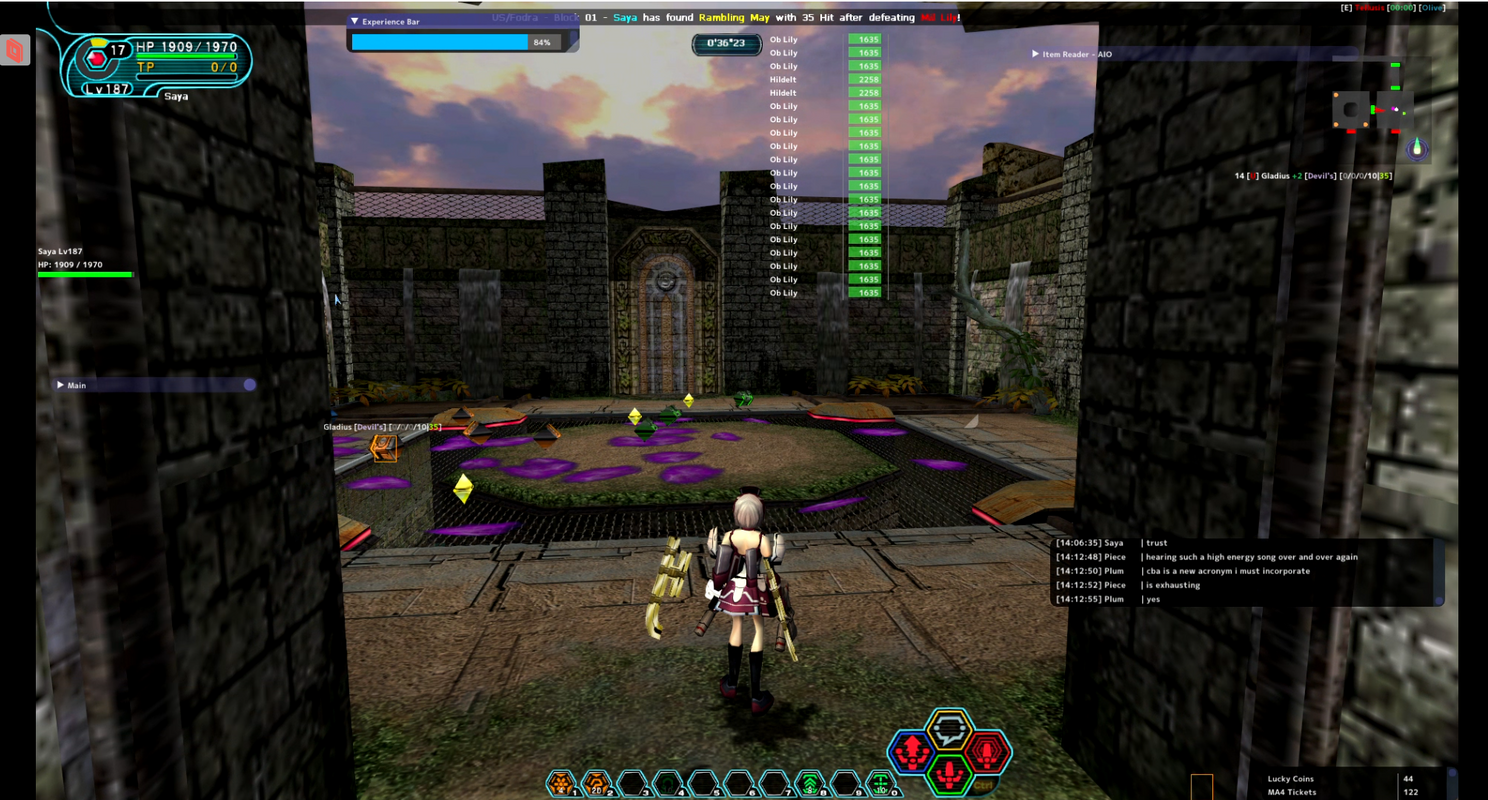Trigger the green-bordered action palette hexagon

click(949, 773)
